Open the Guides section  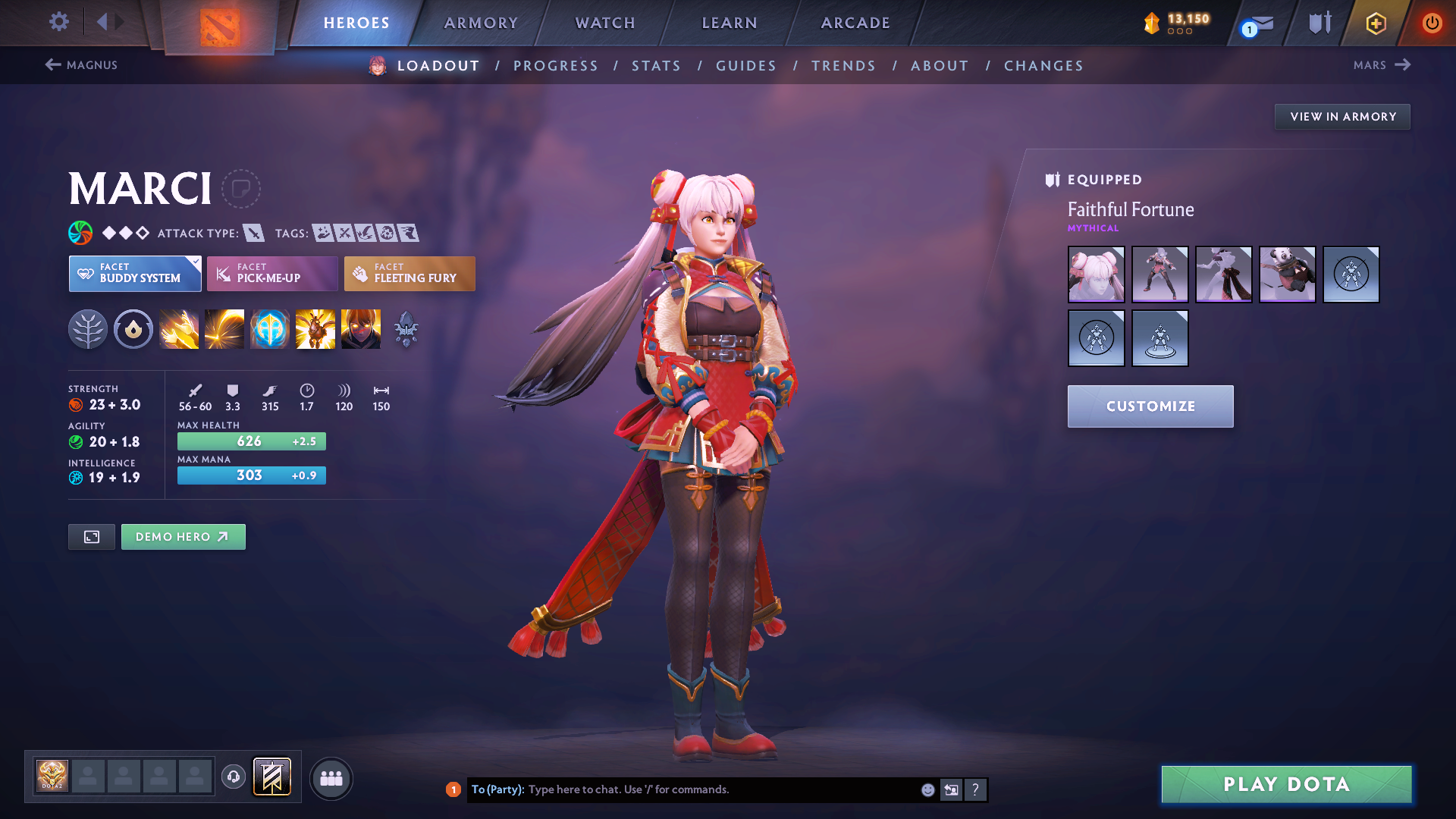[x=745, y=66]
